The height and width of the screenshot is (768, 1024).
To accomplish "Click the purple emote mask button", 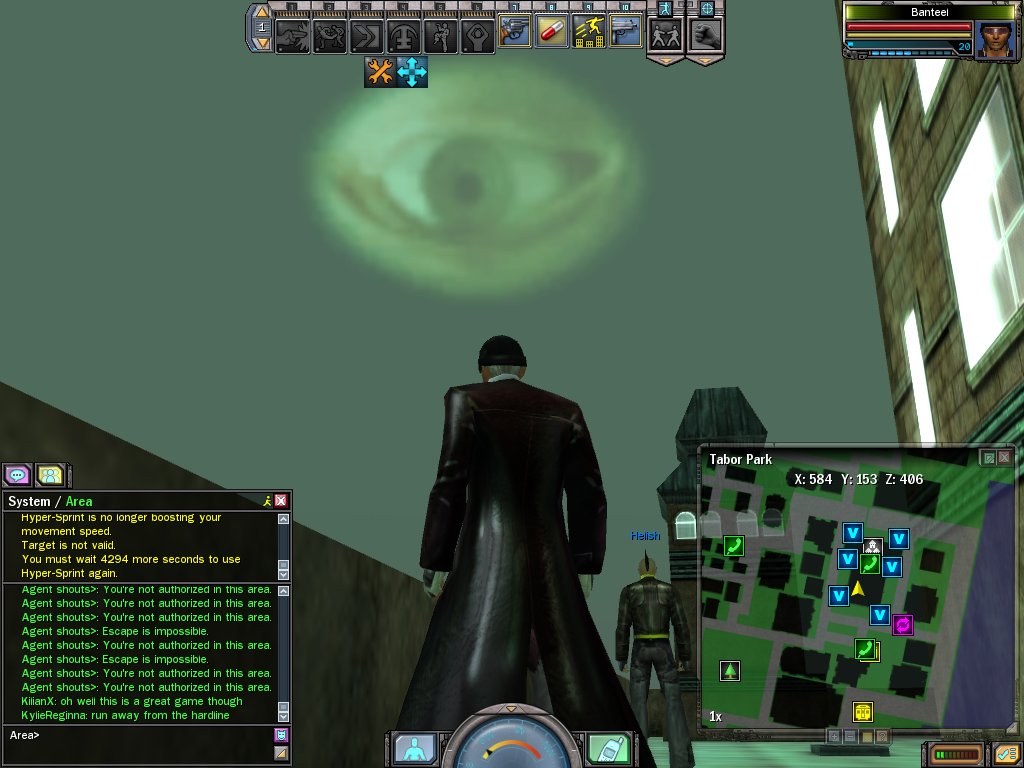I will 281,735.
